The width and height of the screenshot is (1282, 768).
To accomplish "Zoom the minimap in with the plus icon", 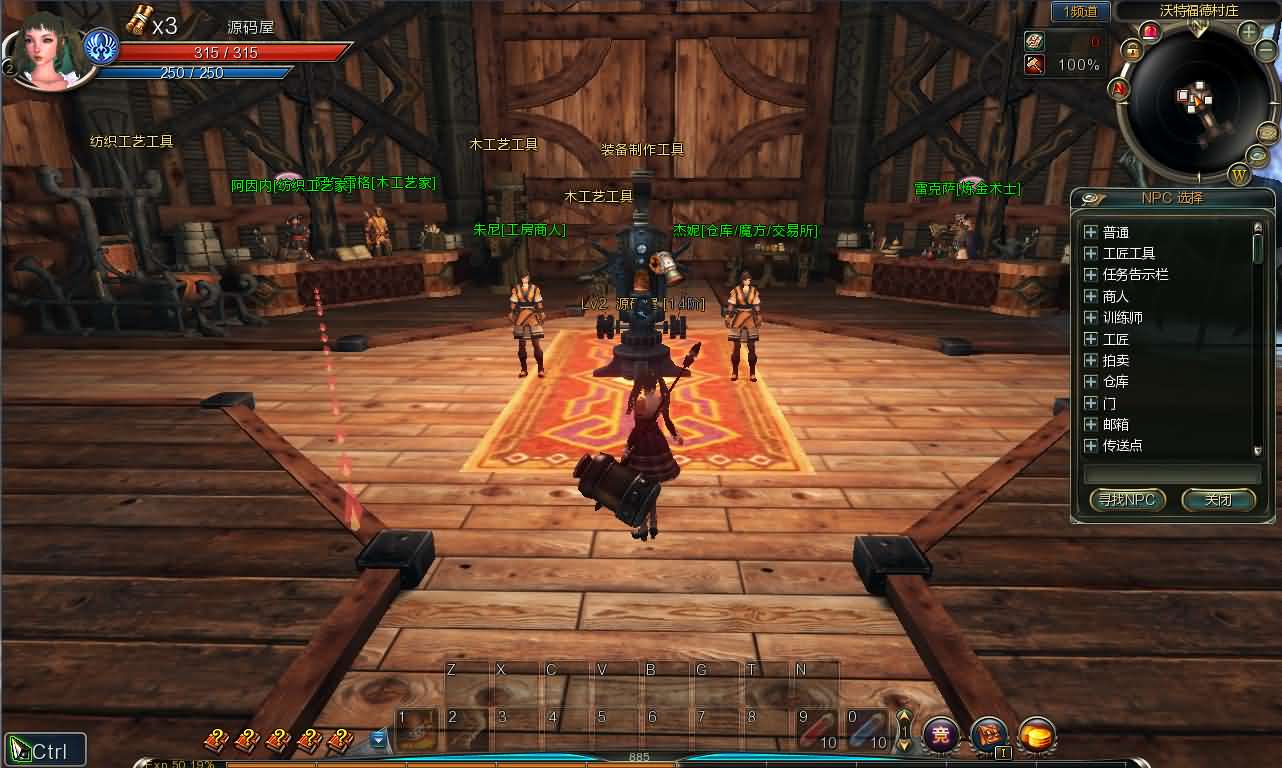I will 1247,32.
